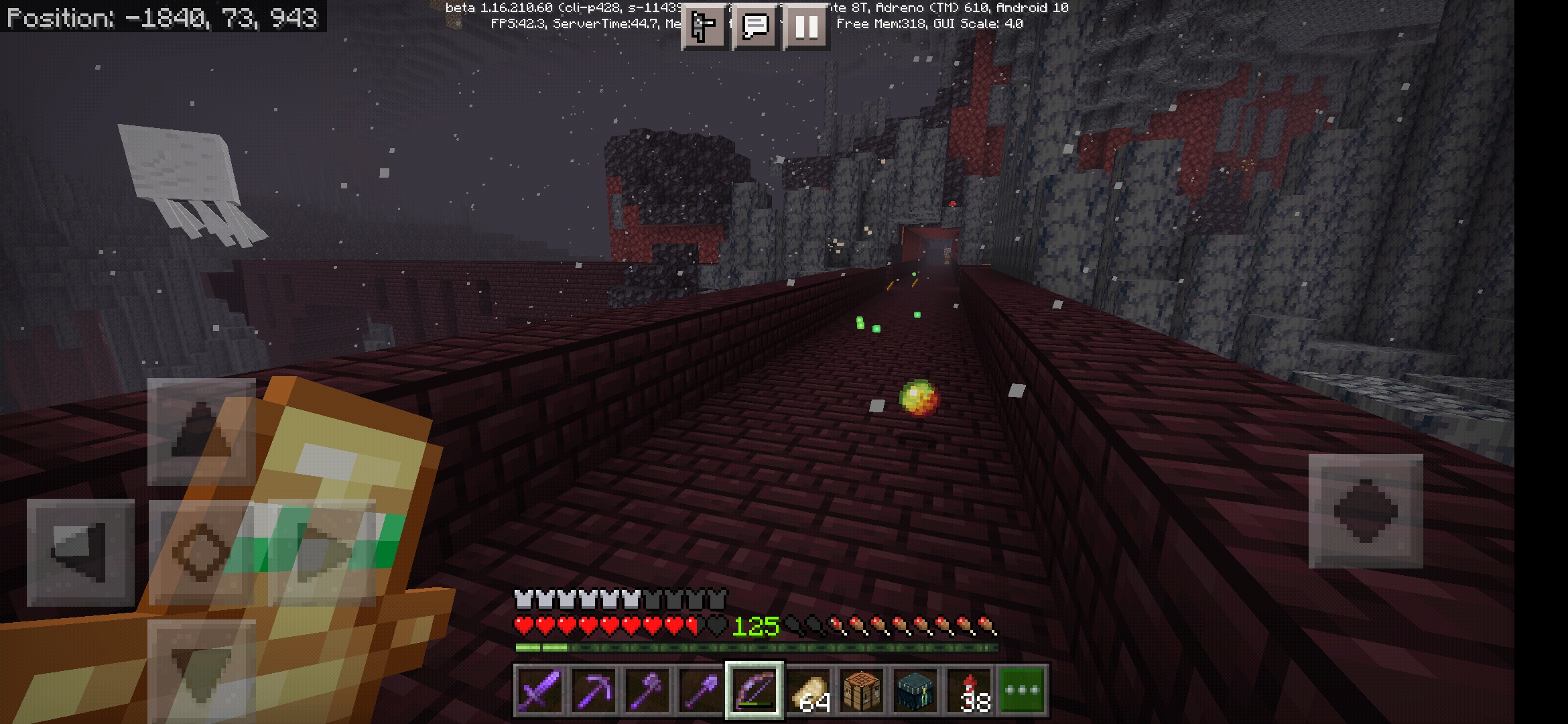Tap the jump button
The image size is (1568, 724).
pos(1365,511)
